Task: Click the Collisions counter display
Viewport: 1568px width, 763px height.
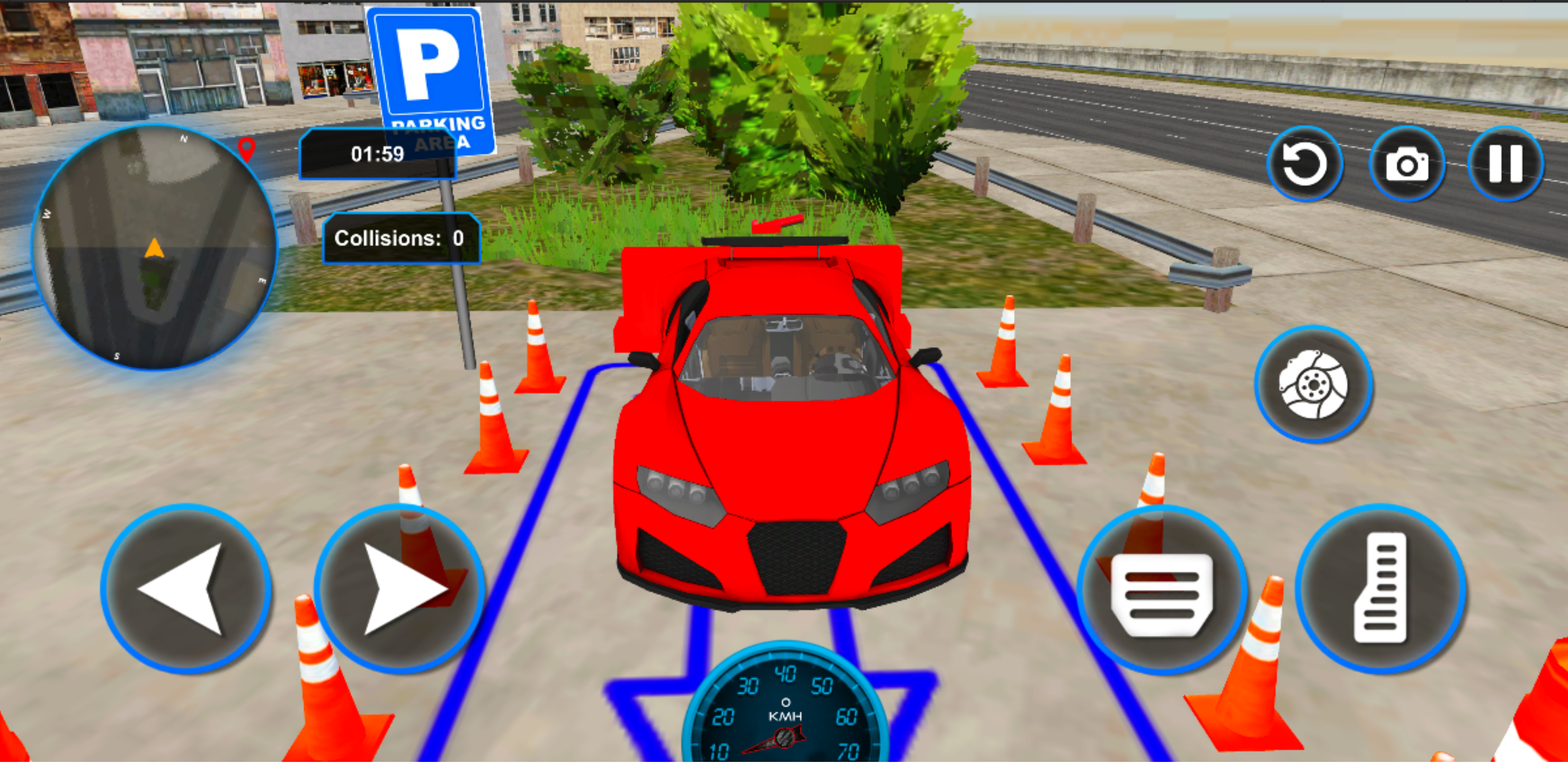Action: 400,239
